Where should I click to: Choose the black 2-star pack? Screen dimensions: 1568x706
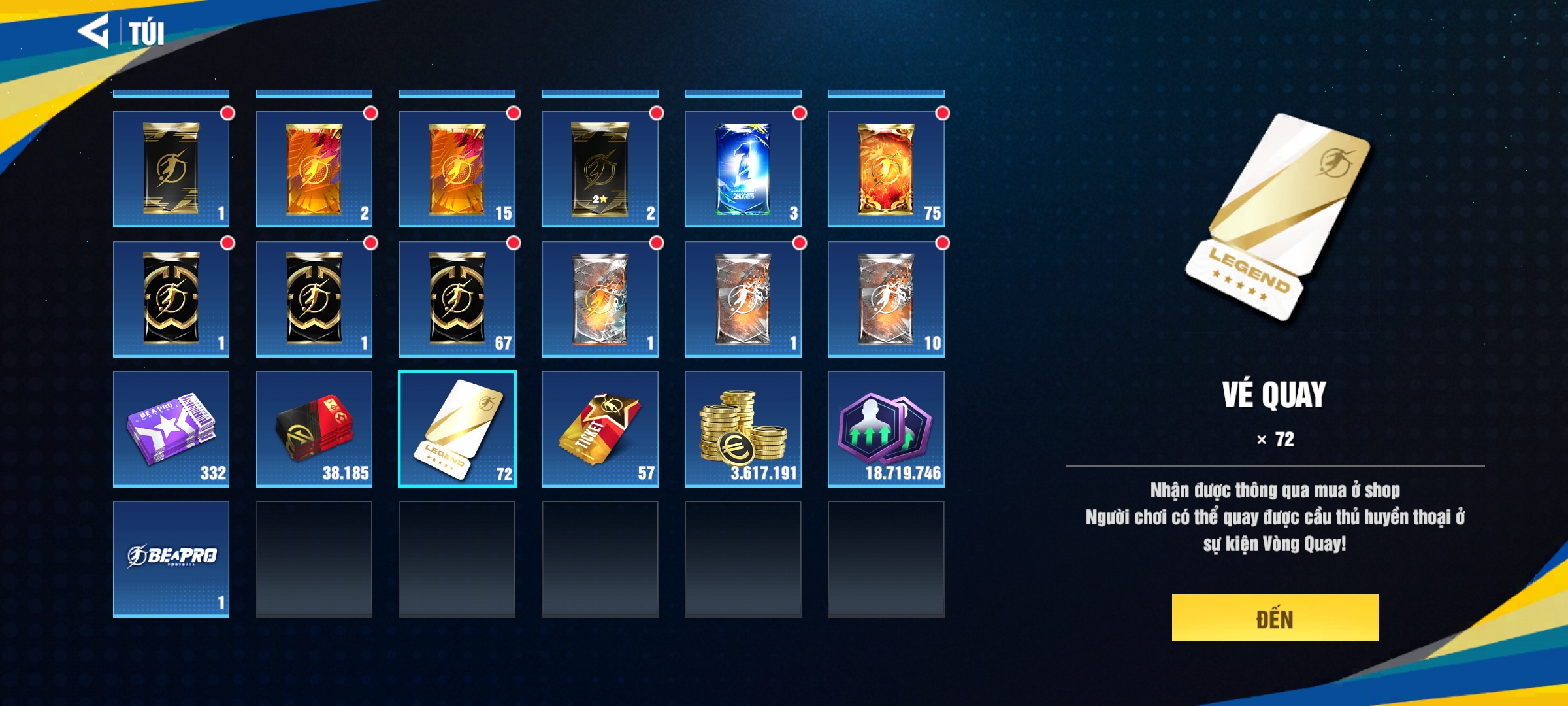coord(600,169)
